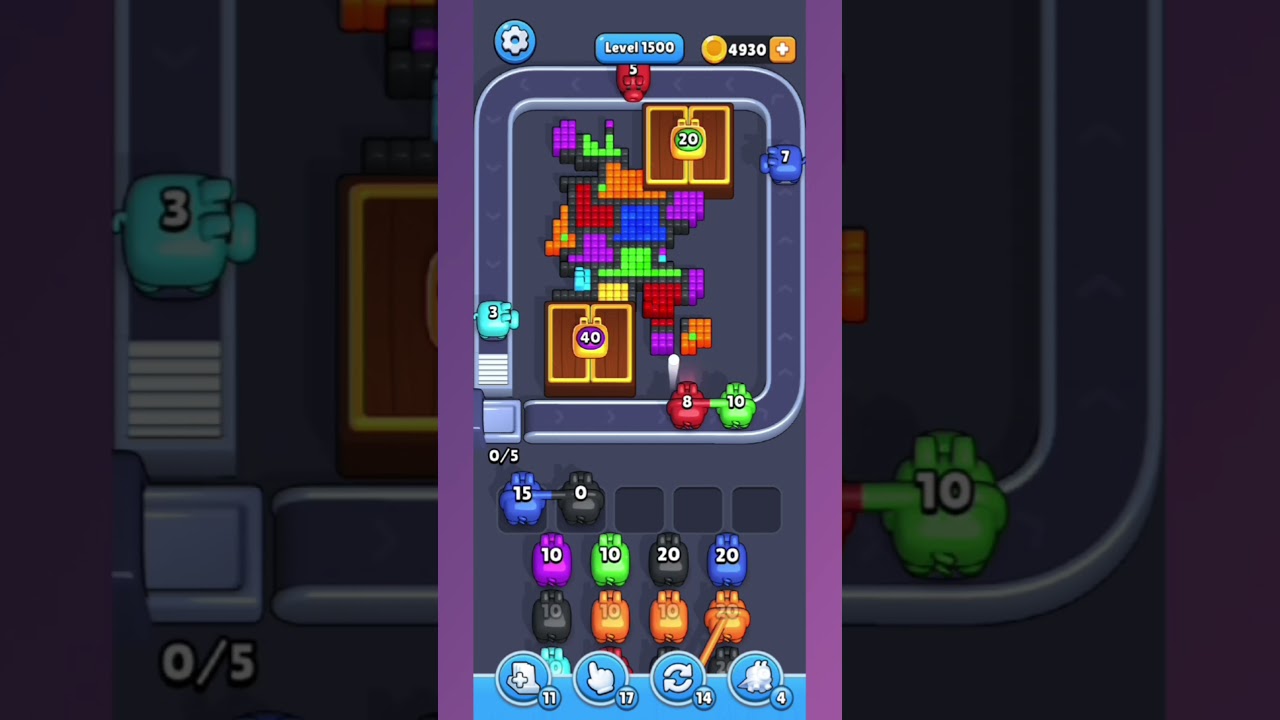Viewport: 1280px width, 720px height.
Task: Use the refresh swap booster showing 14
Action: [678, 678]
